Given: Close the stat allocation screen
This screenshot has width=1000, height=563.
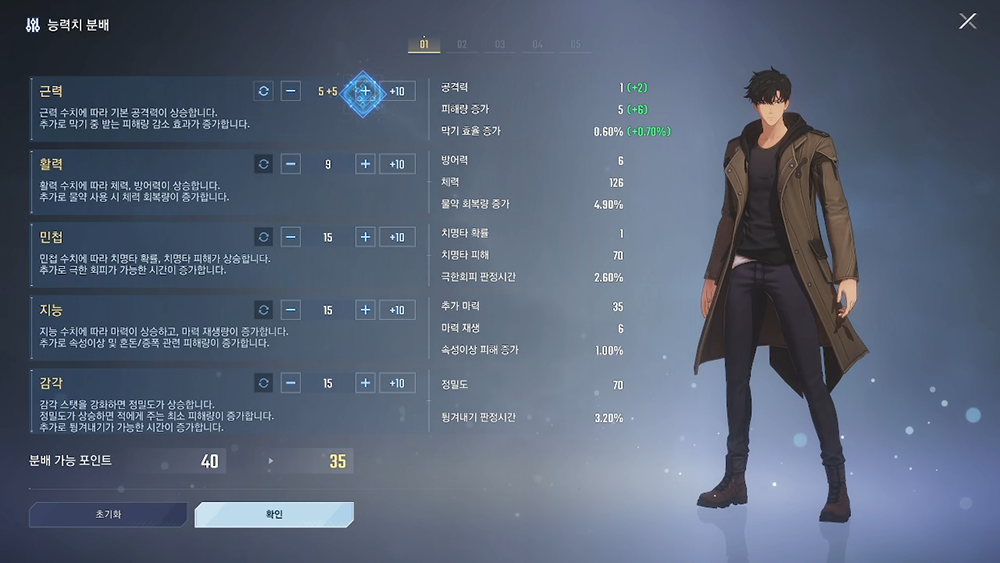Looking at the screenshot, I should [967, 21].
